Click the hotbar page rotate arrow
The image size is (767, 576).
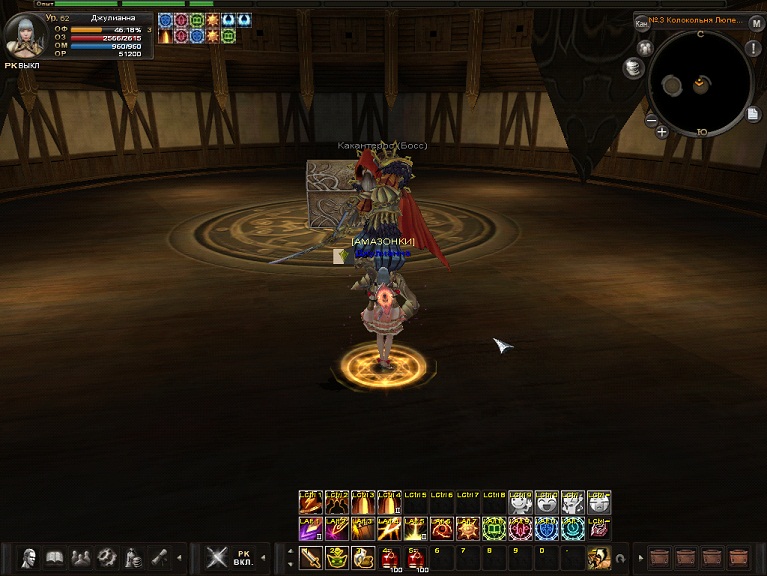tap(621, 558)
